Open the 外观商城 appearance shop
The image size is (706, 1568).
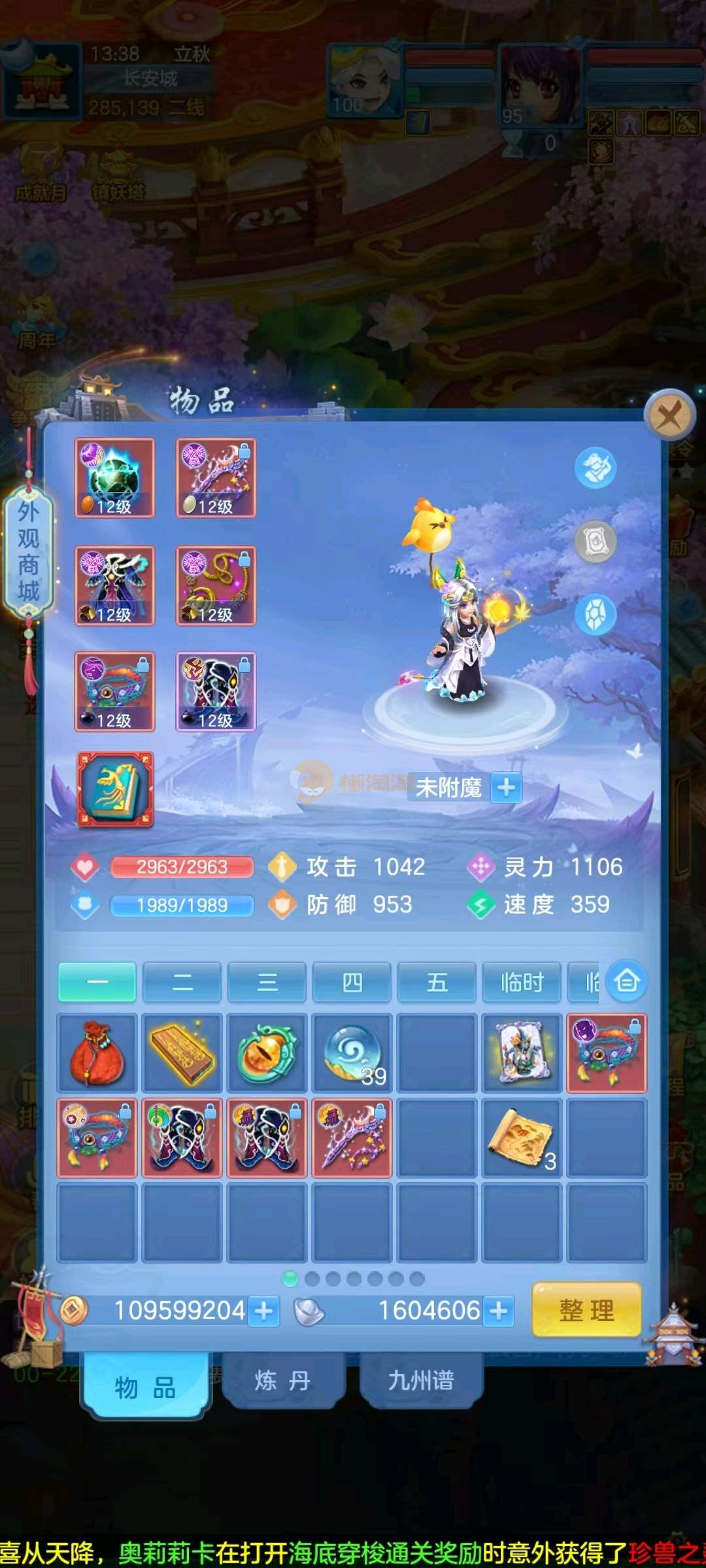click(x=28, y=552)
